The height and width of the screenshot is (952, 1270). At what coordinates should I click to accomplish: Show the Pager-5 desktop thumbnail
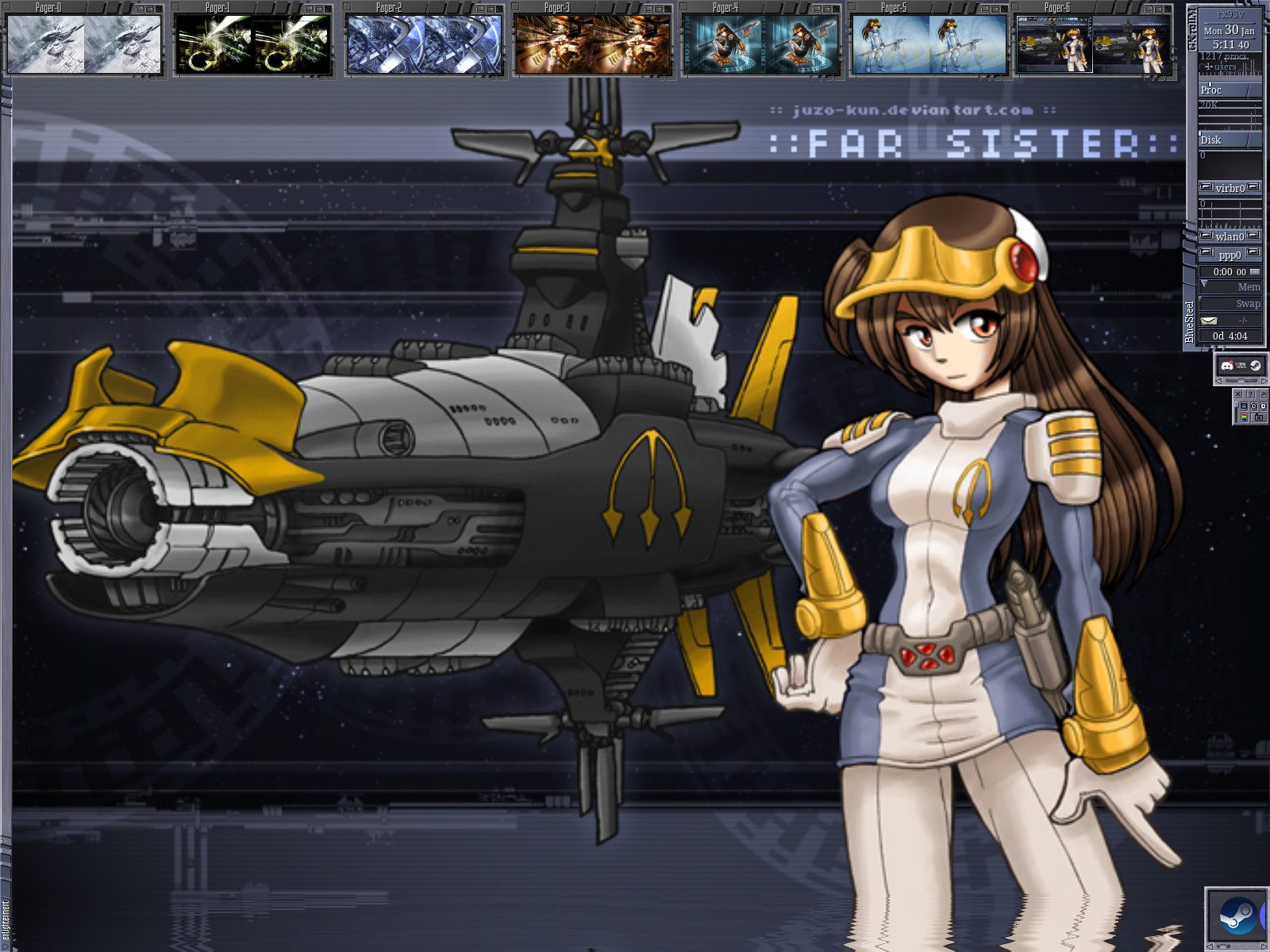(929, 45)
